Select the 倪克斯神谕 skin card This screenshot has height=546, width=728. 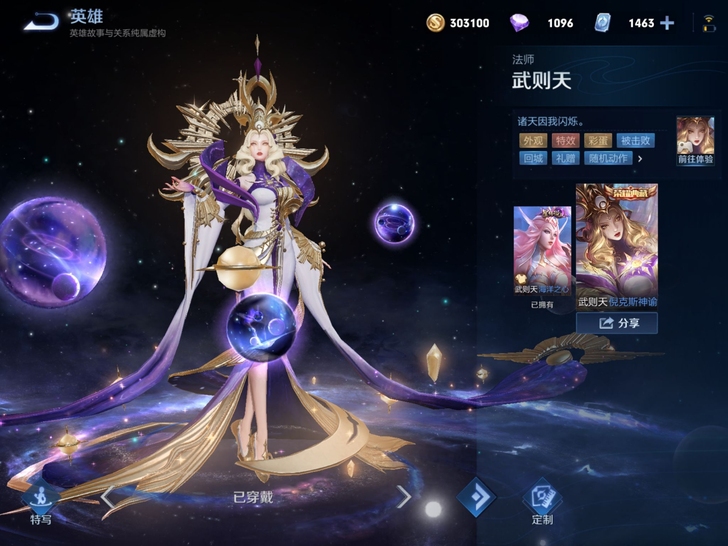[616, 244]
